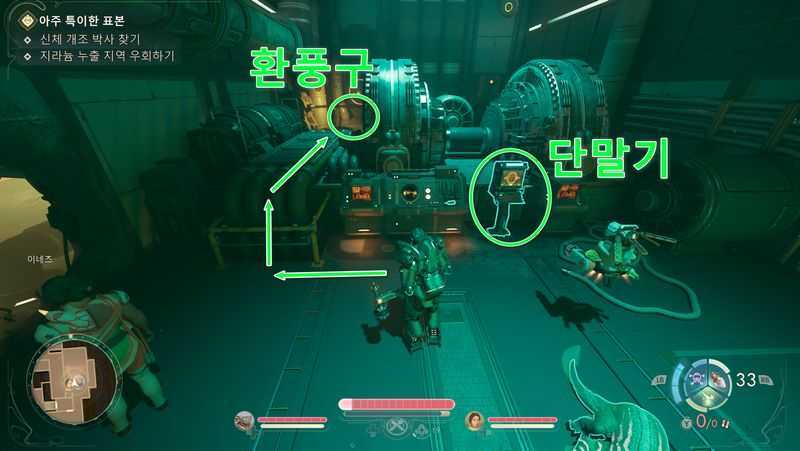Click the crossed-tools icon below the health bar
The image size is (800, 451).
tap(400, 428)
